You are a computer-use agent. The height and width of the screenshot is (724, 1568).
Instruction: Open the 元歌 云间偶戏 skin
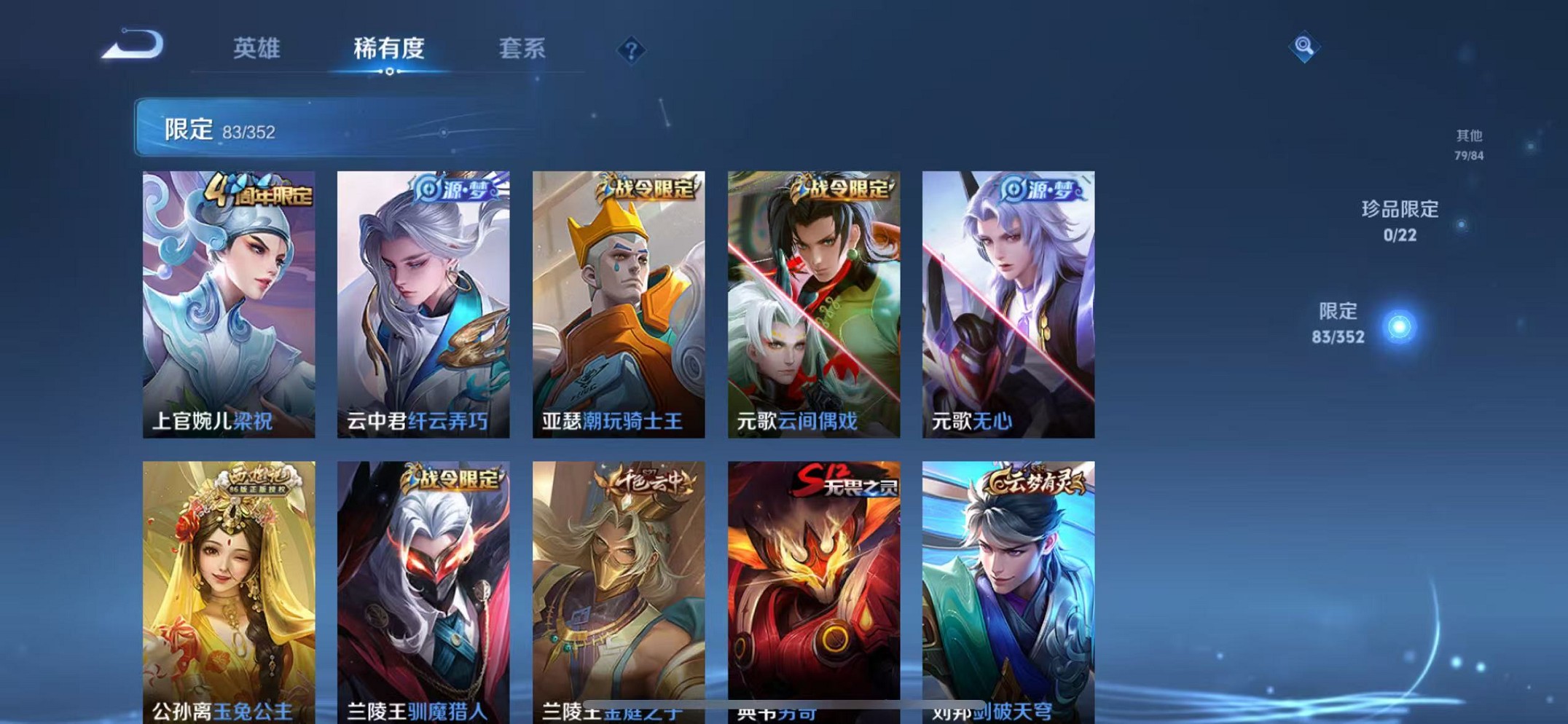pyautogui.click(x=818, y=302)
